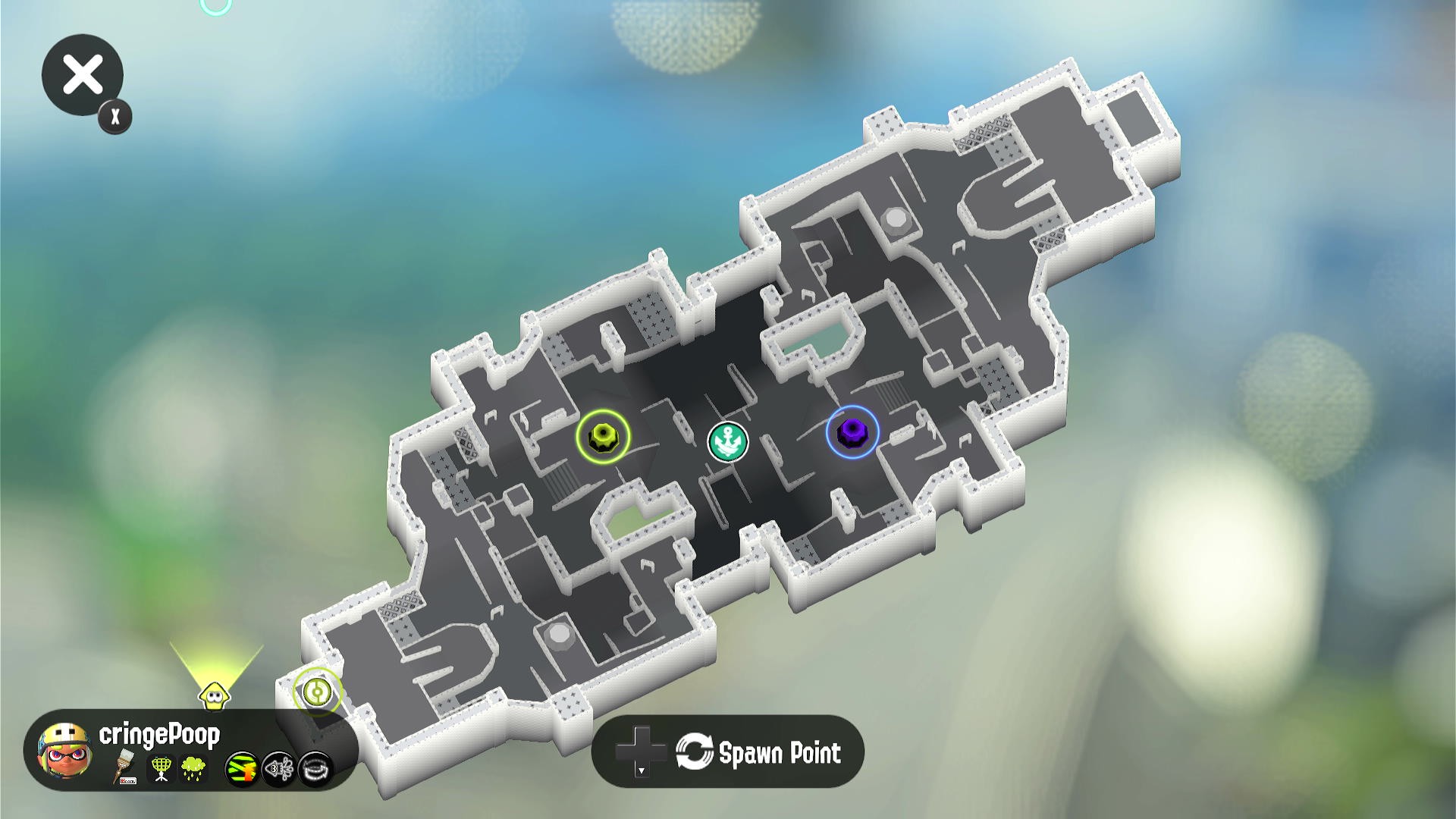This screenshot has width=1456, height=819.
Task: Click the yellow clam basket marker
Action: [x=602, y=435]
